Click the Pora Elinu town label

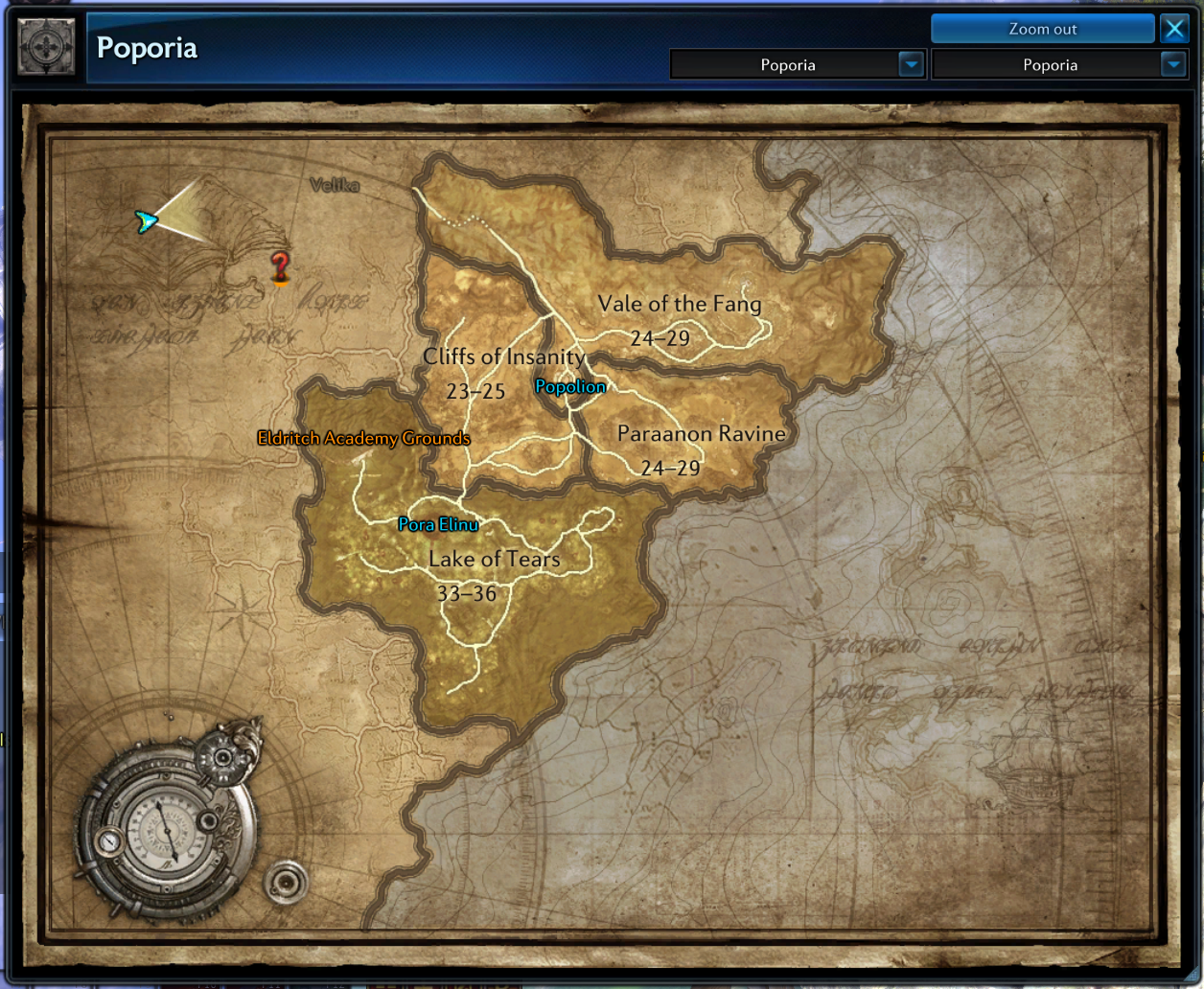point(438,524)
